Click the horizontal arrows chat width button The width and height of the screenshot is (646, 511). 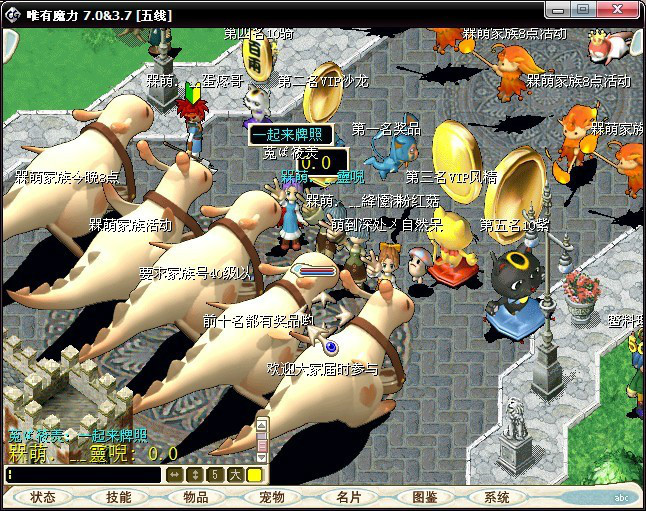pyautogui.click(x=175, y=475)
